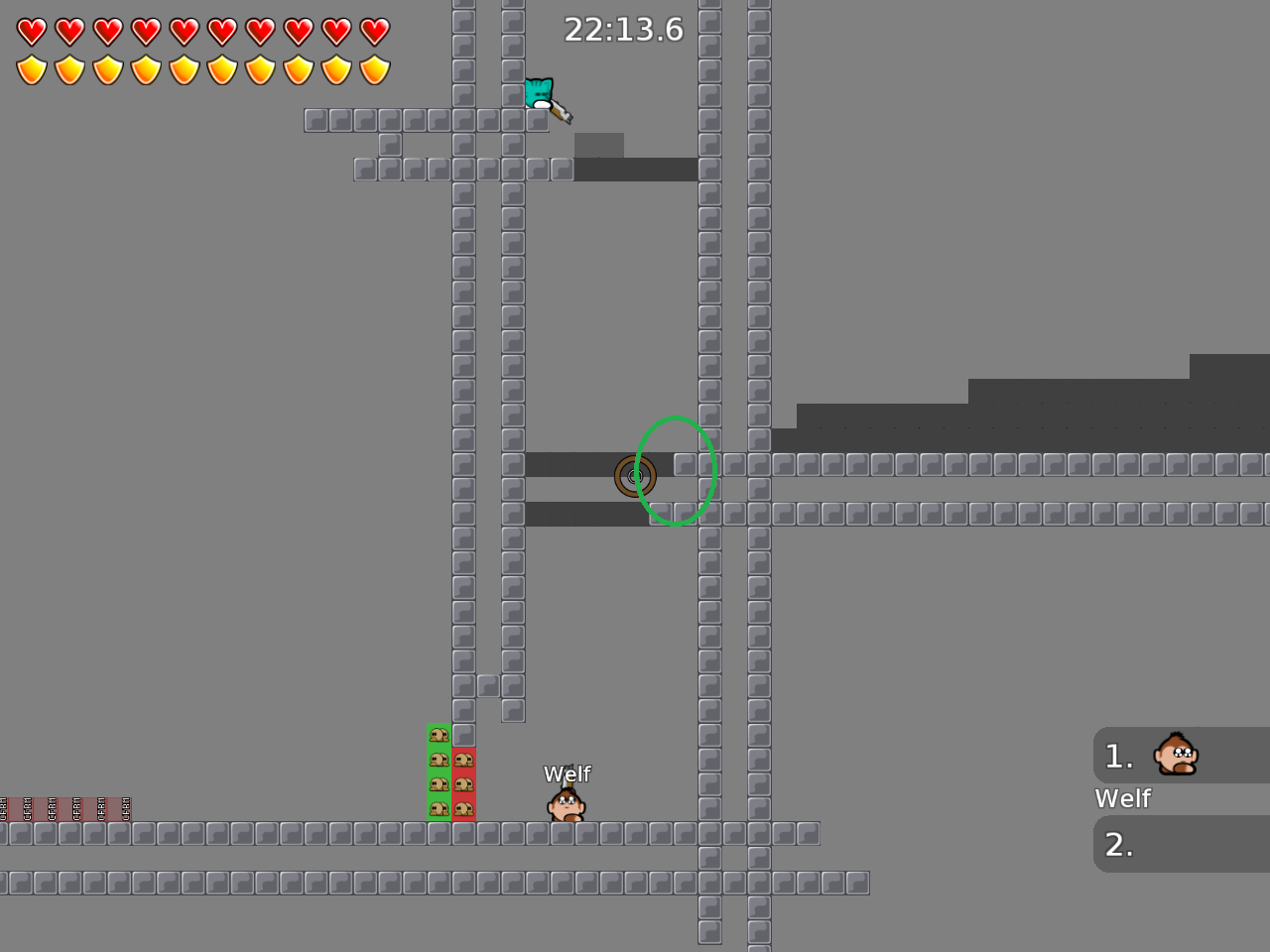Click the bottom monkey icon in the green column

tap(440, 808)
